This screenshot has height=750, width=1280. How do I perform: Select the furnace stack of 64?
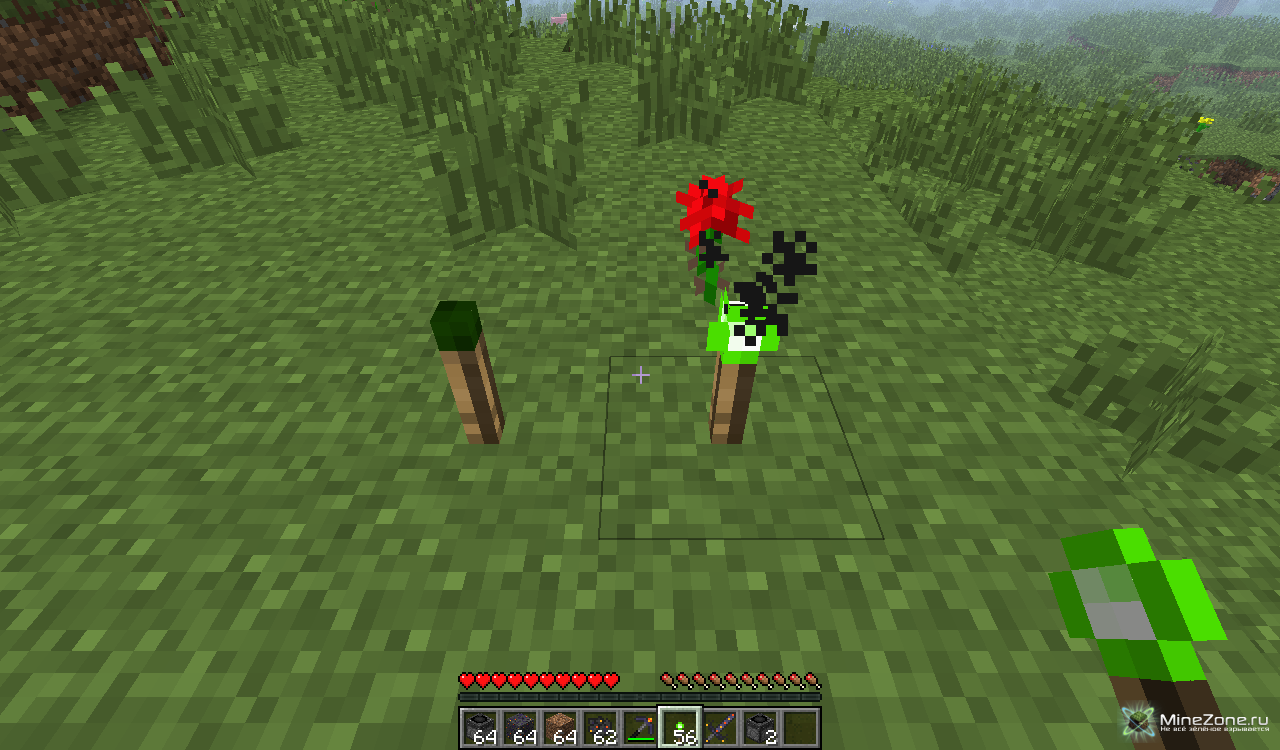coord(480,727)
